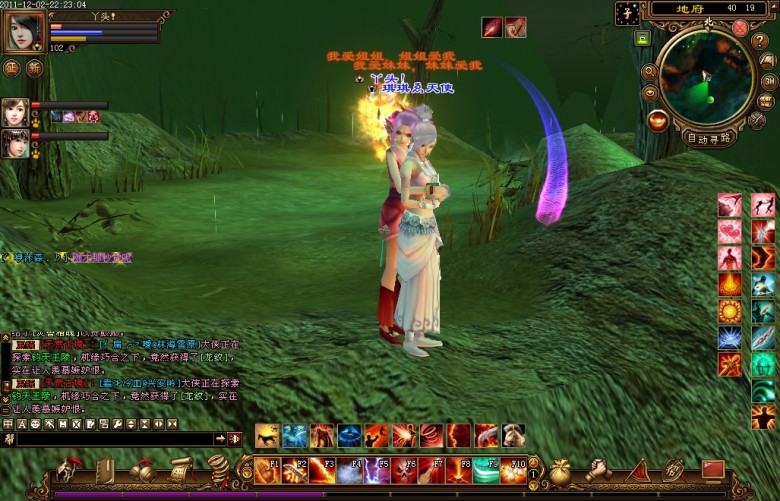Activate the F5 lightning skill slot
Screen dimensions: 780x501
376,469
